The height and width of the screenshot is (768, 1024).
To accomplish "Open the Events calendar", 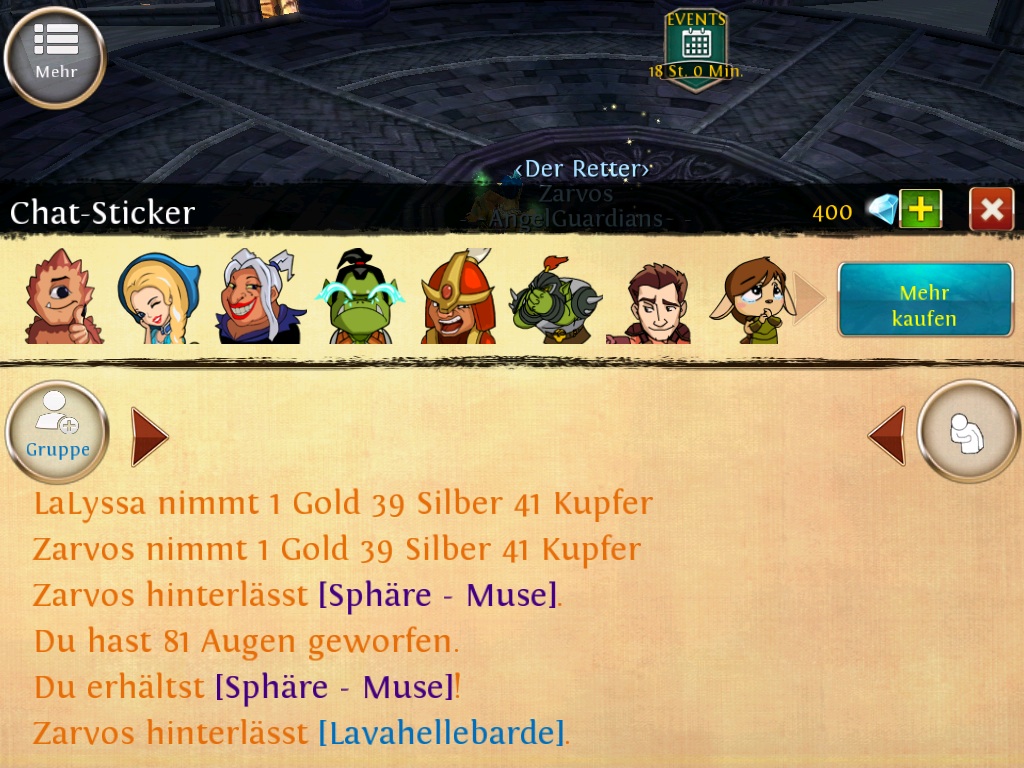I will pos(696,48).
